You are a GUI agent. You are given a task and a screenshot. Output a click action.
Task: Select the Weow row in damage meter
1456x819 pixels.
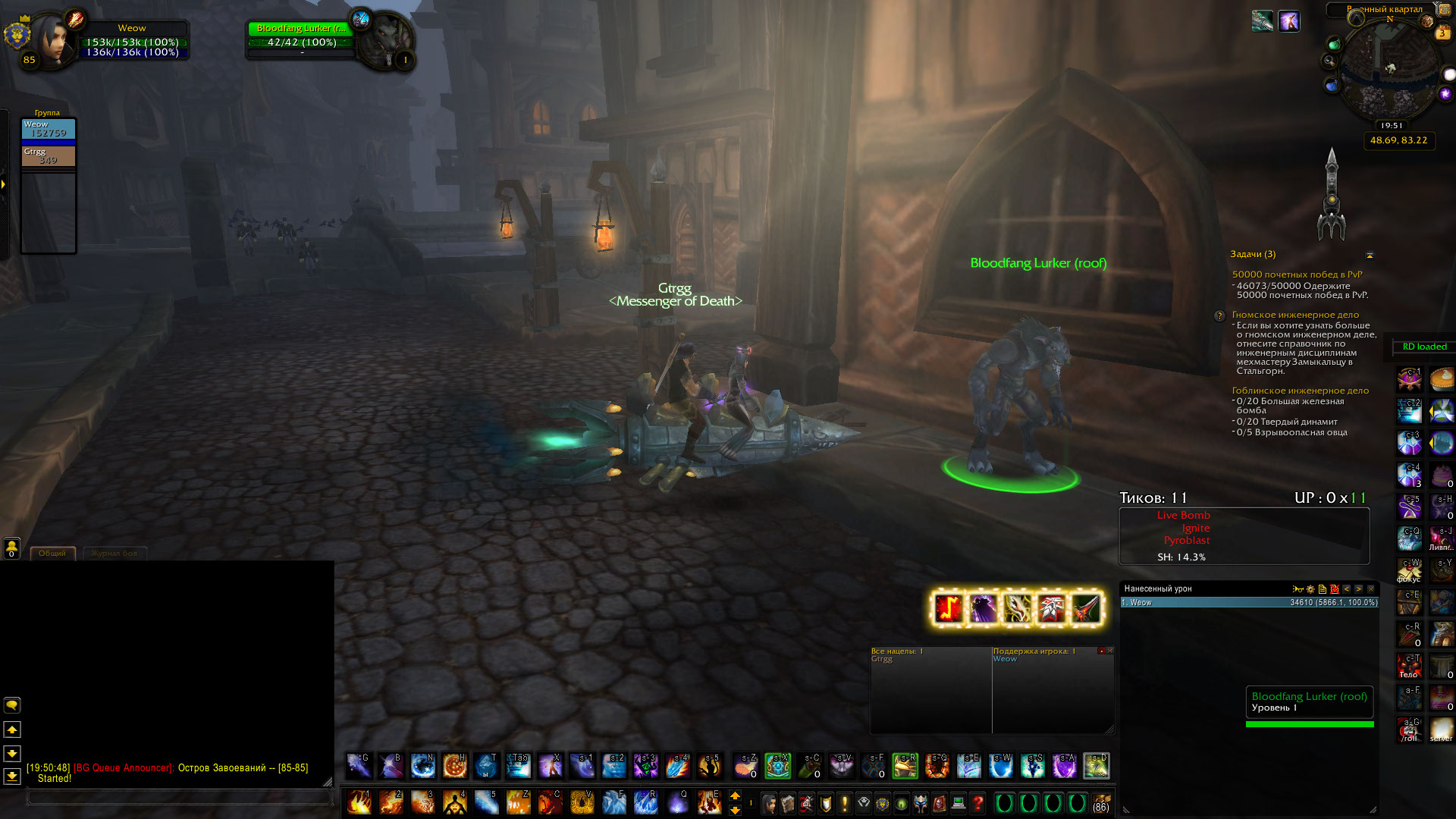tap(1249, 603)
